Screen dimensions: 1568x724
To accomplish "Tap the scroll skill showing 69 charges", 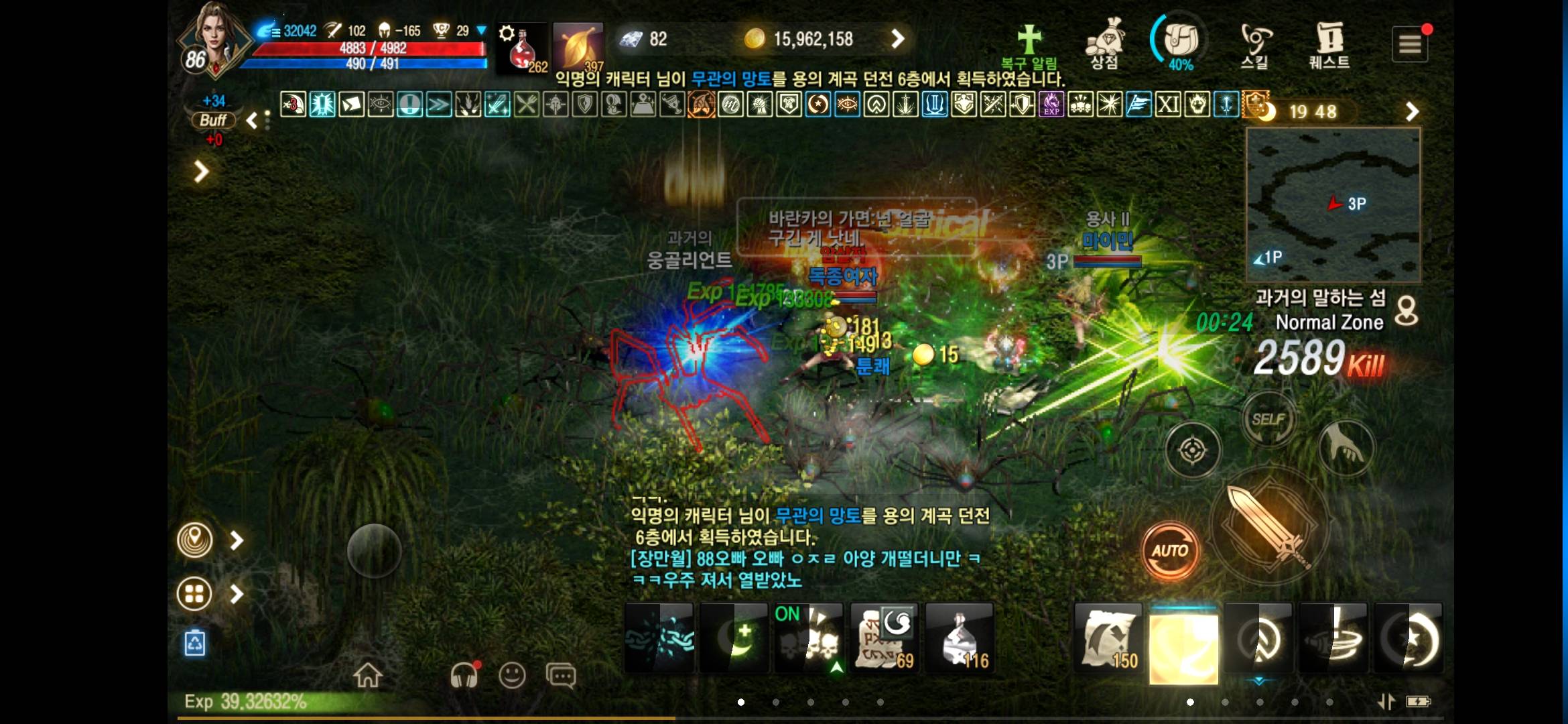I will click(884, 637).
